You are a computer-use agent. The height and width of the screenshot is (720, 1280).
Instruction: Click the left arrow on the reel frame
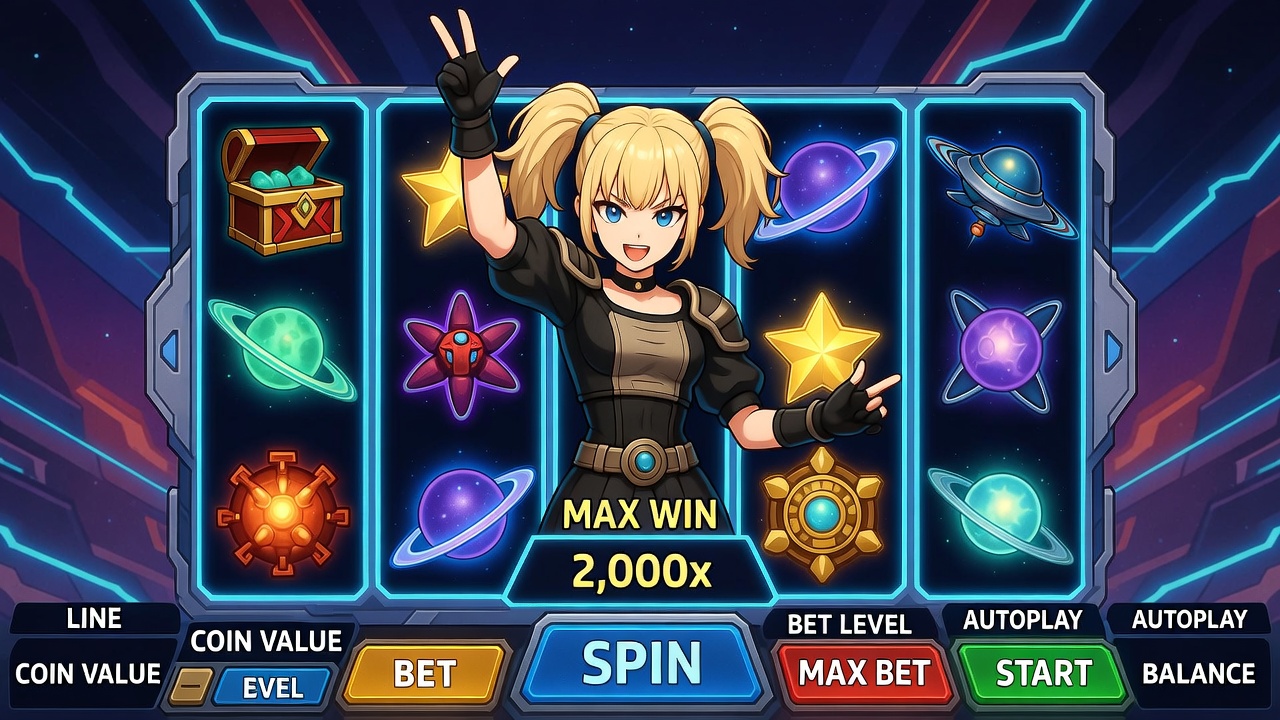pyautogui.click(x=169, y=350)
